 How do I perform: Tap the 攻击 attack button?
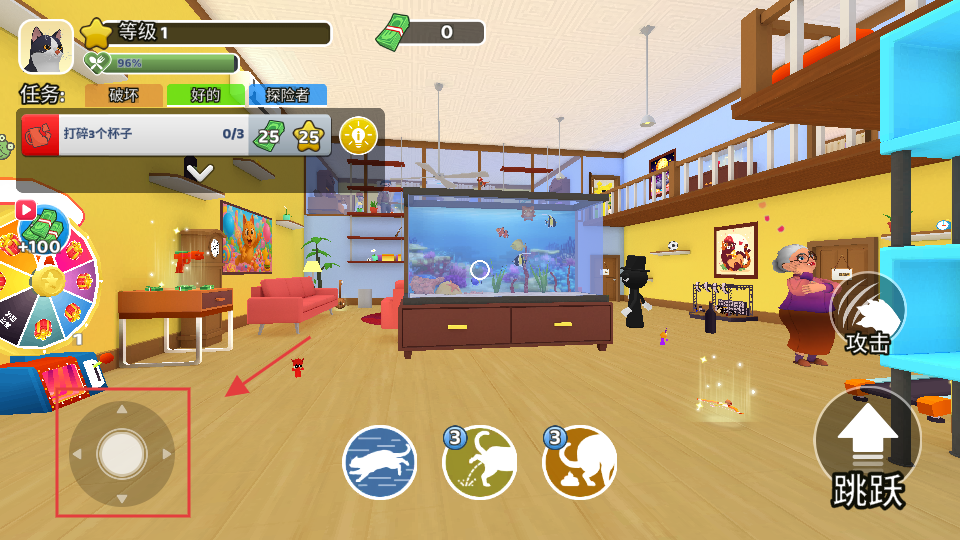[868, 315]
